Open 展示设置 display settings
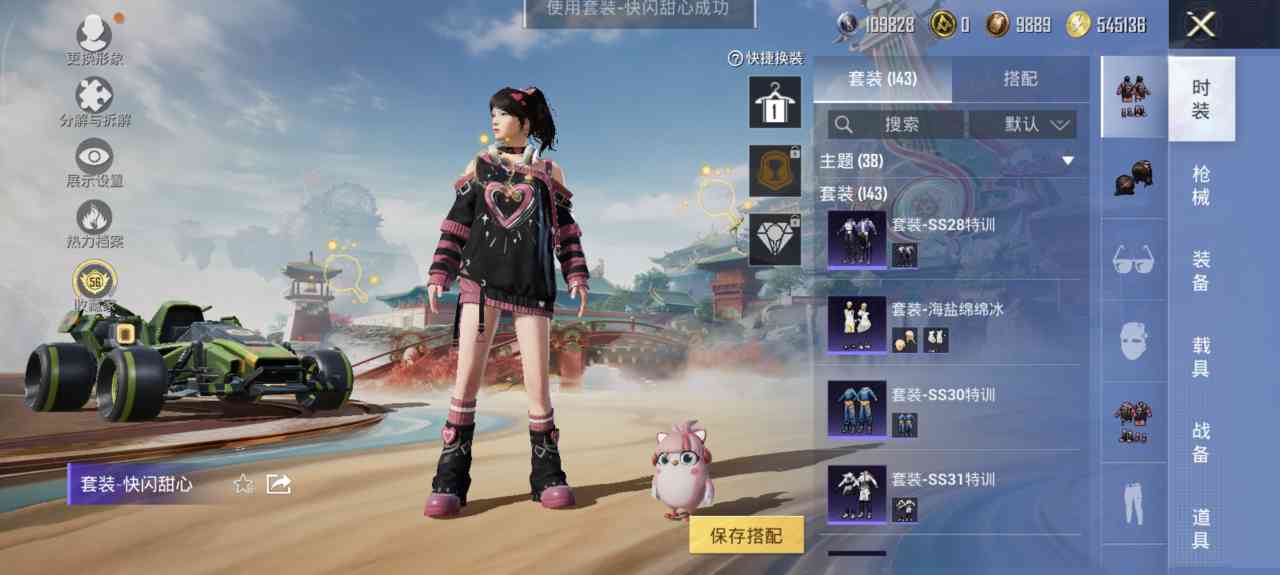 tap(95, 162)
